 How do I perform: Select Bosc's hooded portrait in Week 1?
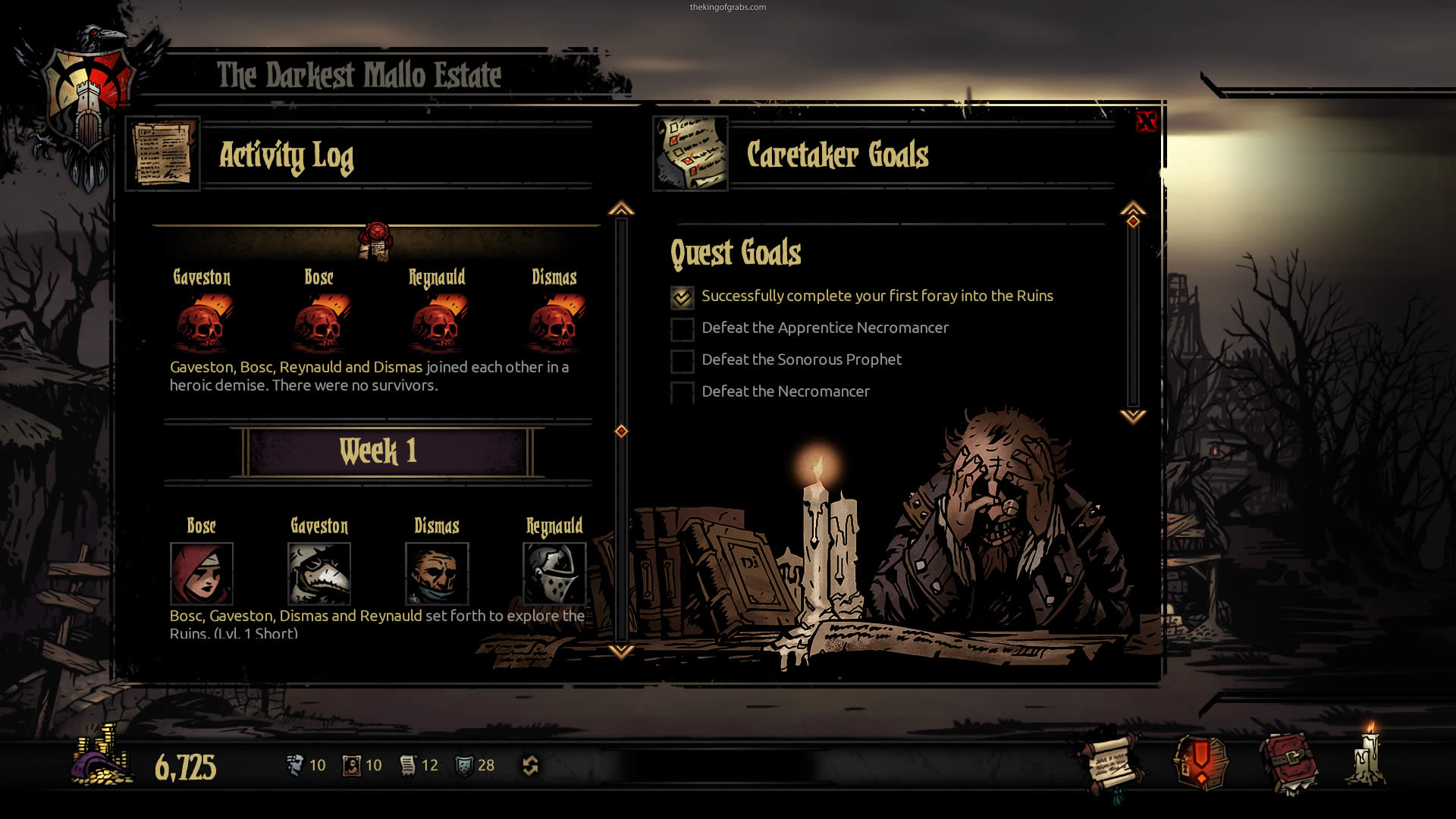[x=202, y=573]
